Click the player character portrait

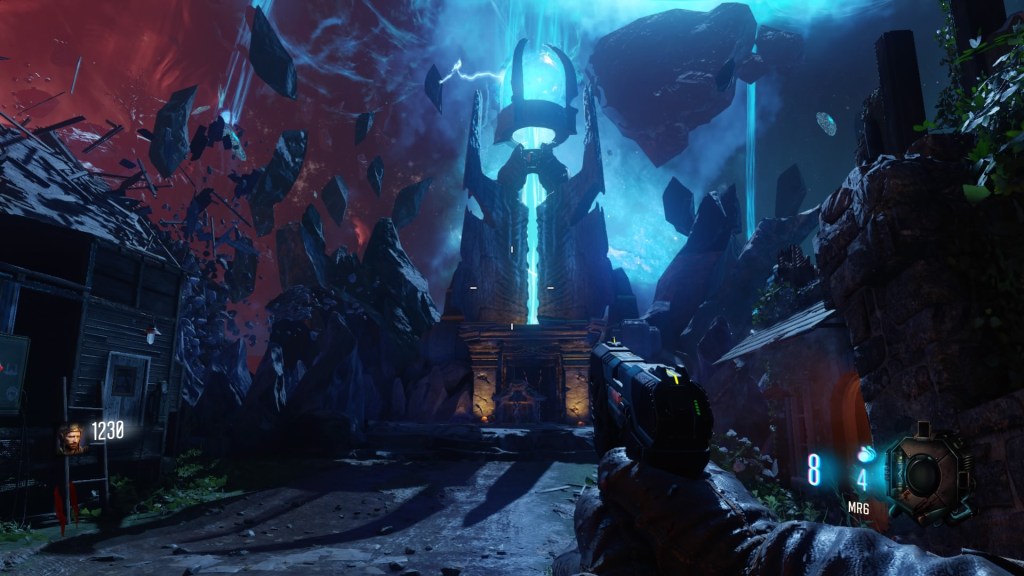(71, 438)
